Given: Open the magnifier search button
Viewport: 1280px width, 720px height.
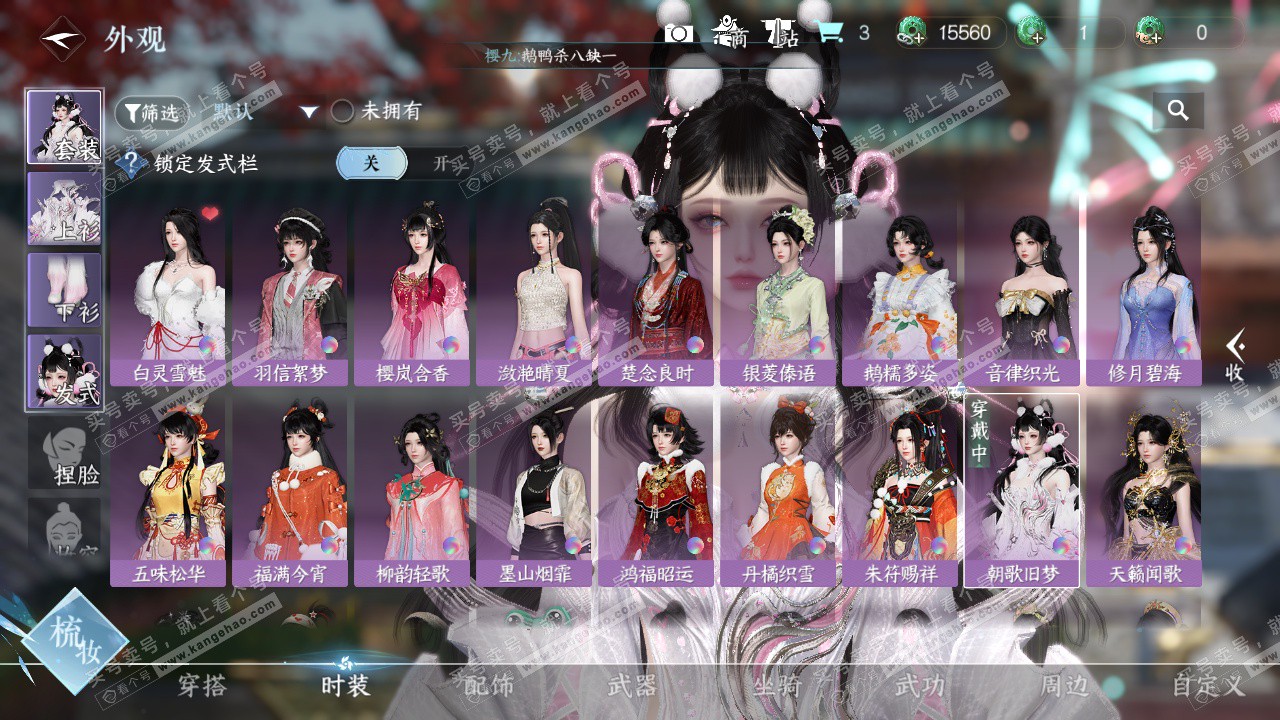Looking at the screenshot, I should point(1178,111).
